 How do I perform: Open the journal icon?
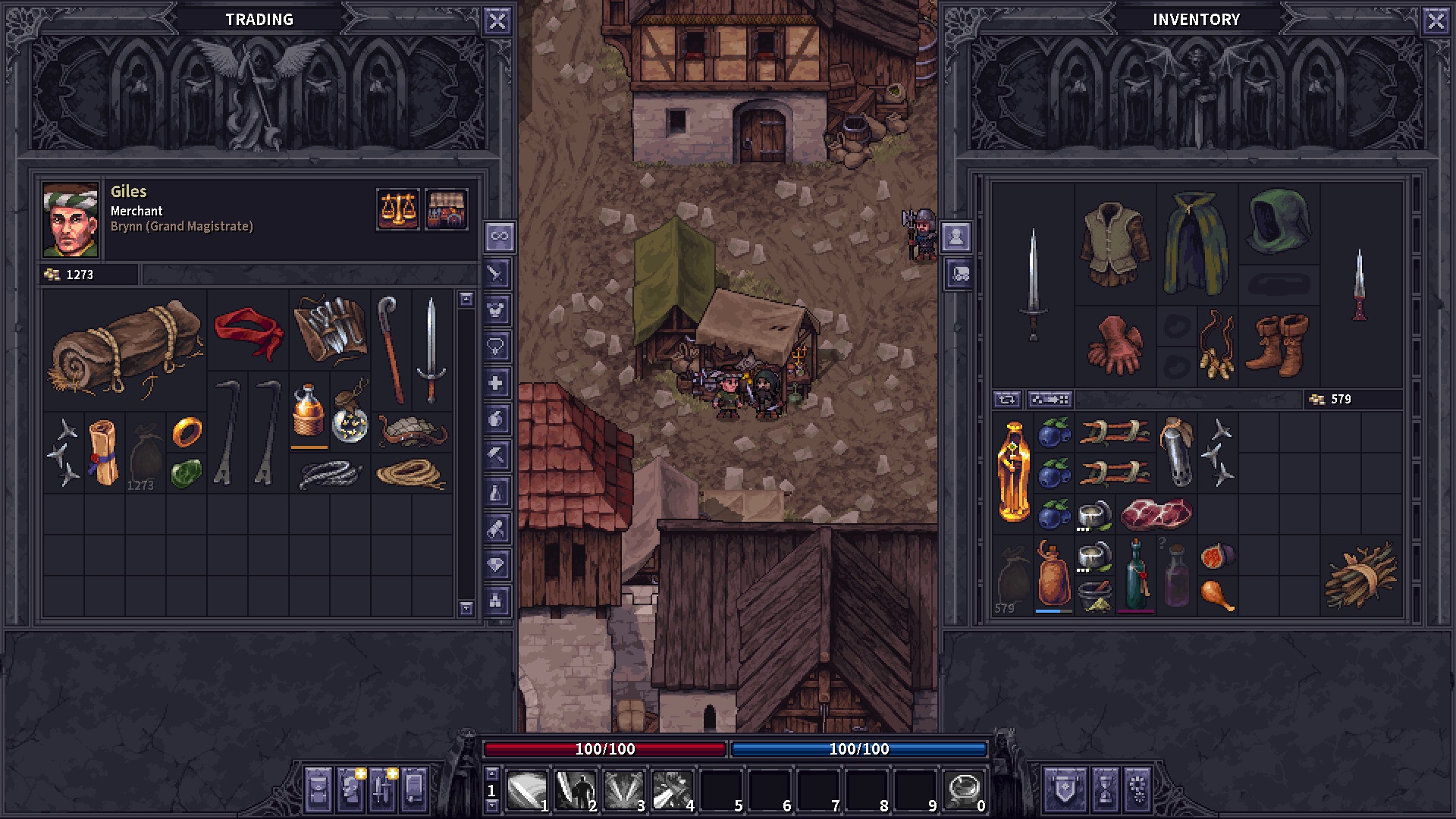tap(414, 790)
